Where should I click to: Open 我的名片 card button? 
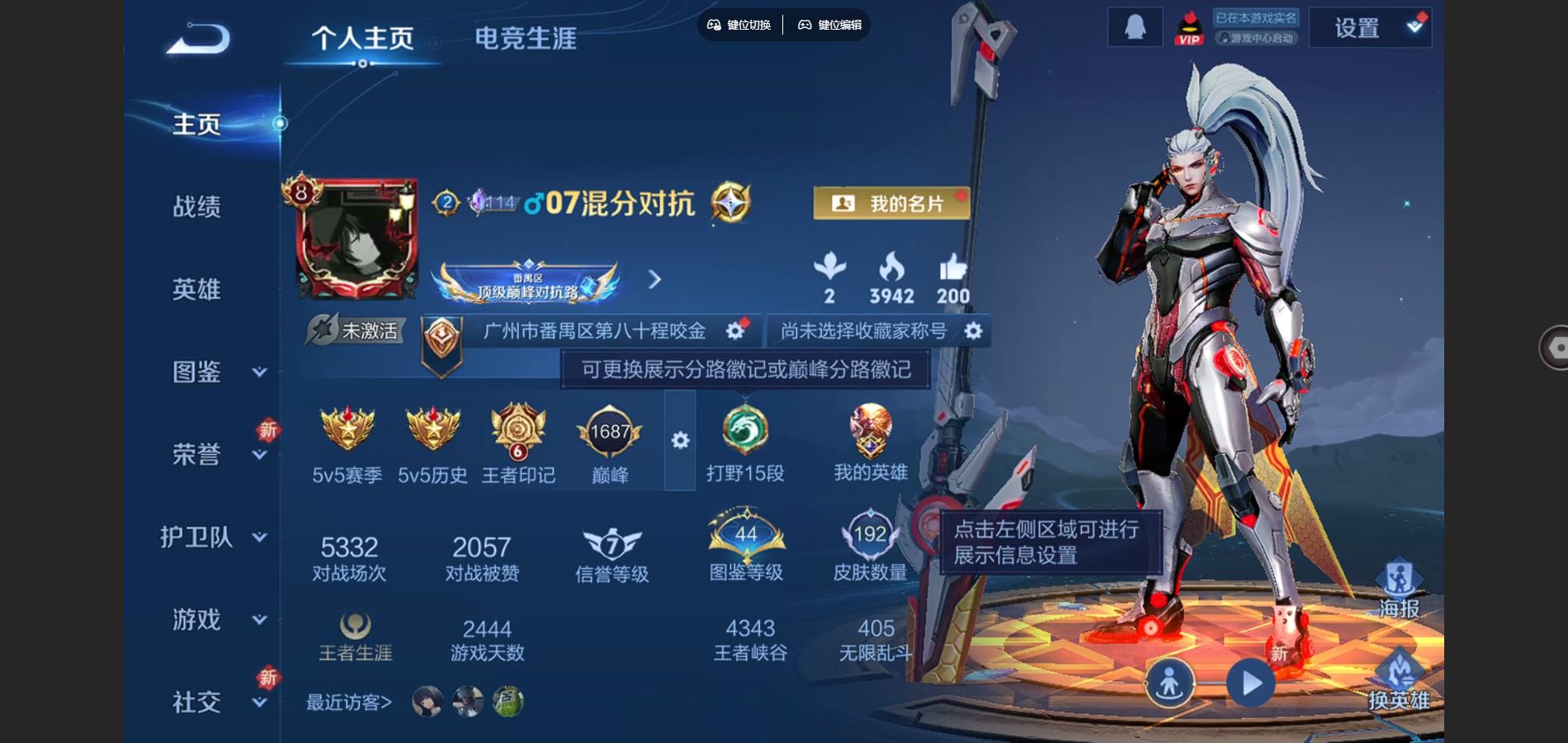click(890, 204)
